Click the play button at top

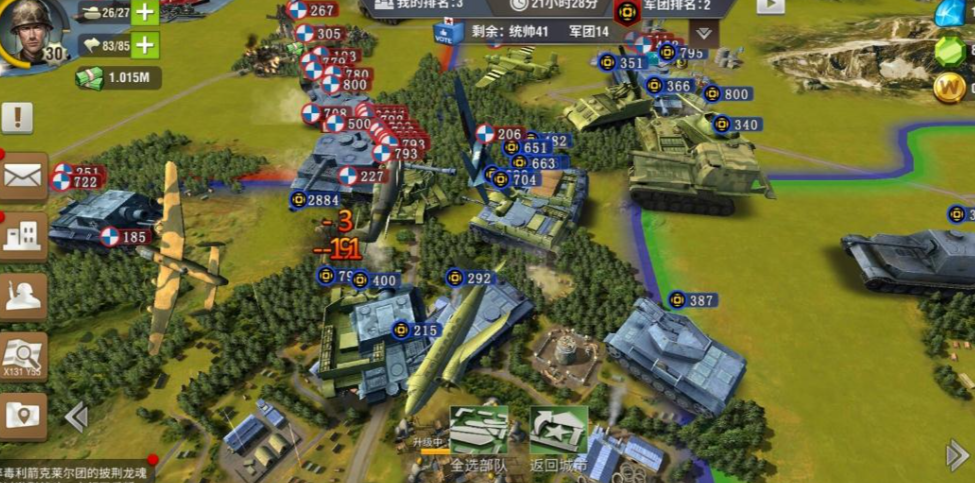pyautogui.click(x=770, y=5)
